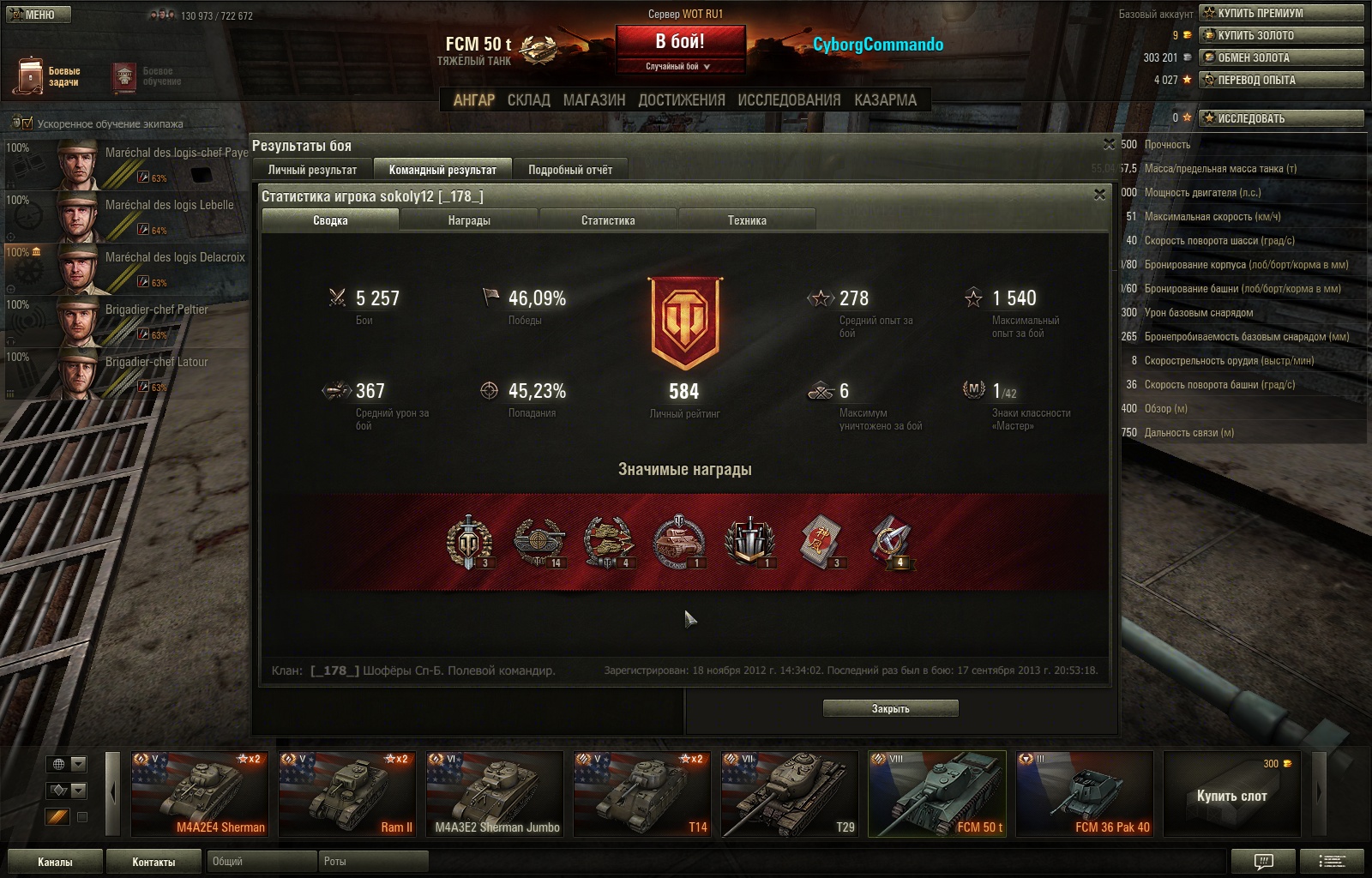This screenshot has height=878, width=1372.
Task: Open the Контакты contacts list
Action: click(153, 862)
